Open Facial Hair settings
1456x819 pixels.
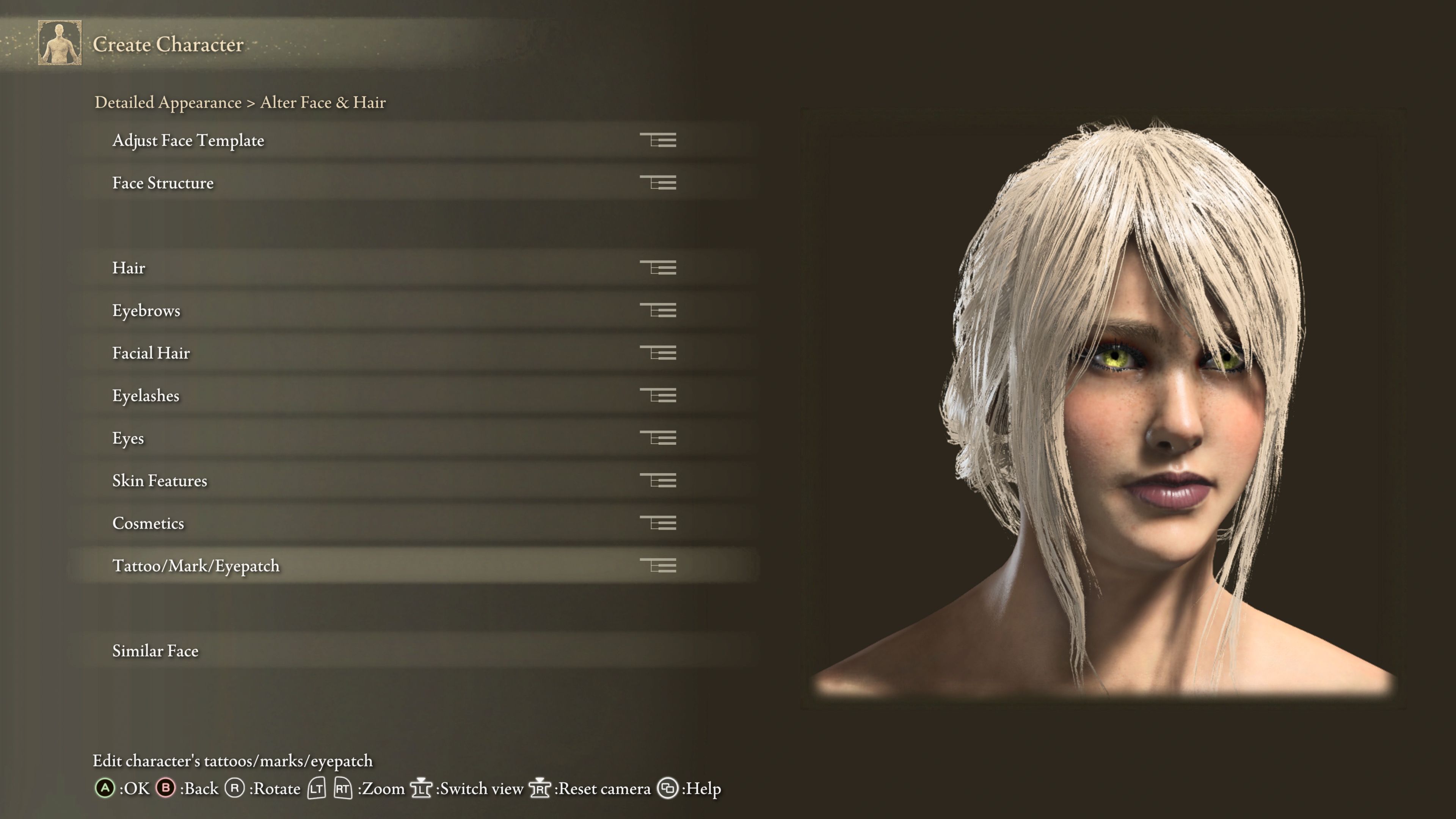click(x=151, y=353)
